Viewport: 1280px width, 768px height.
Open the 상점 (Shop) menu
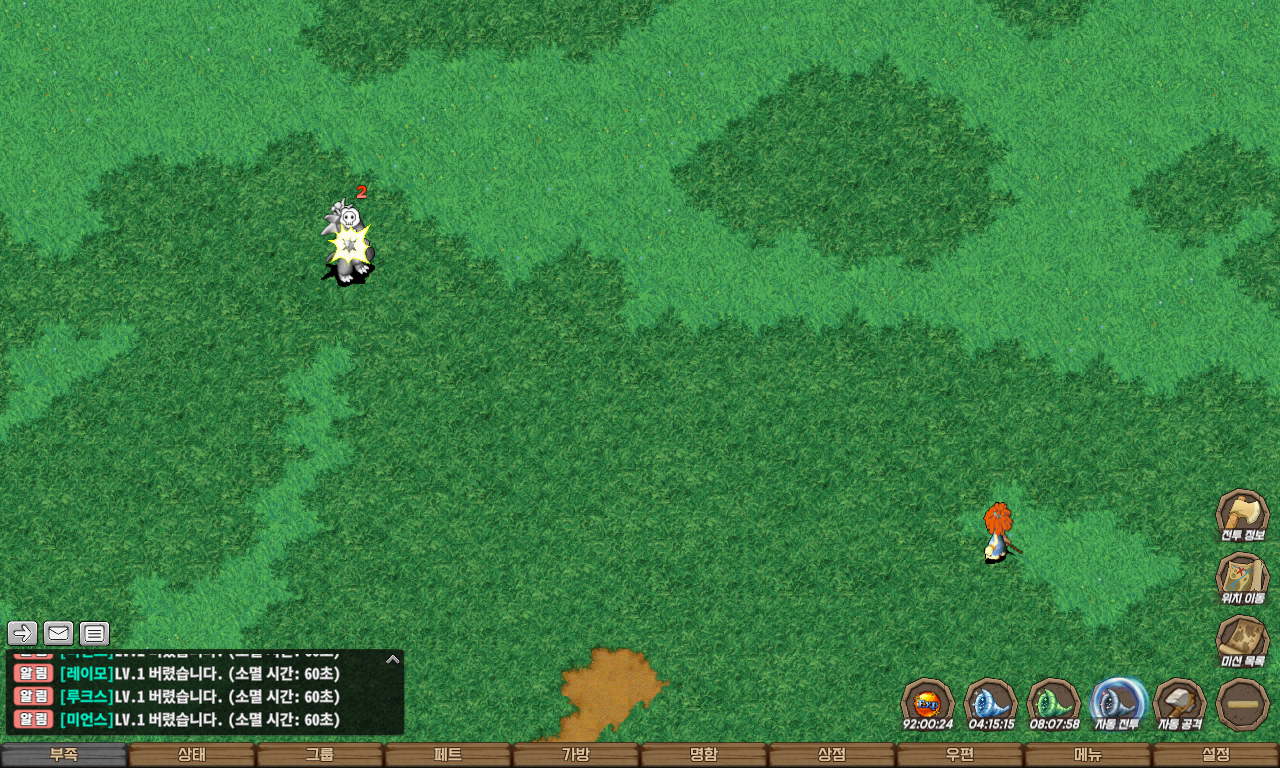[832, 755]
